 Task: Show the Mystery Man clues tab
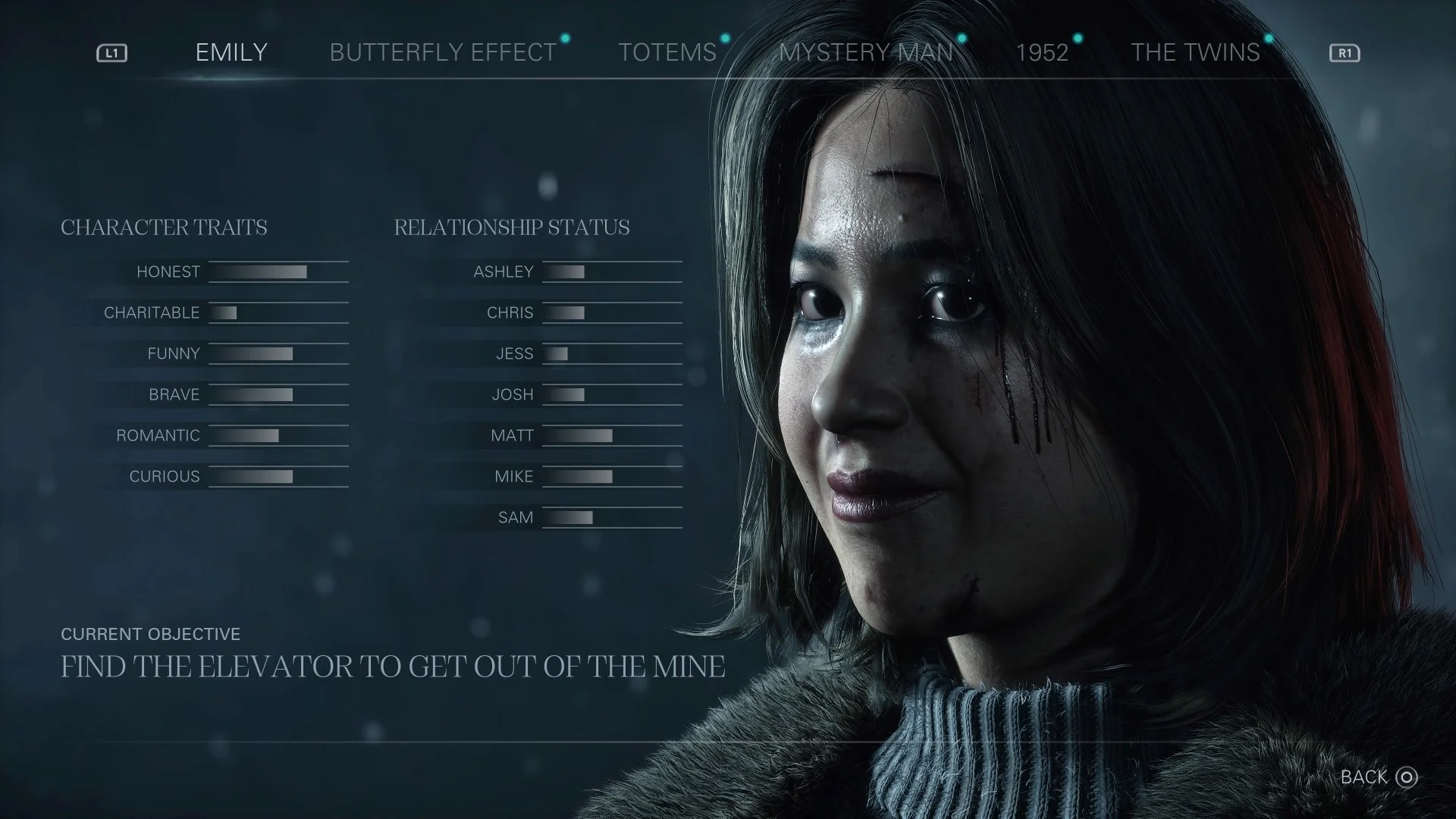click(x=866, y=52)
